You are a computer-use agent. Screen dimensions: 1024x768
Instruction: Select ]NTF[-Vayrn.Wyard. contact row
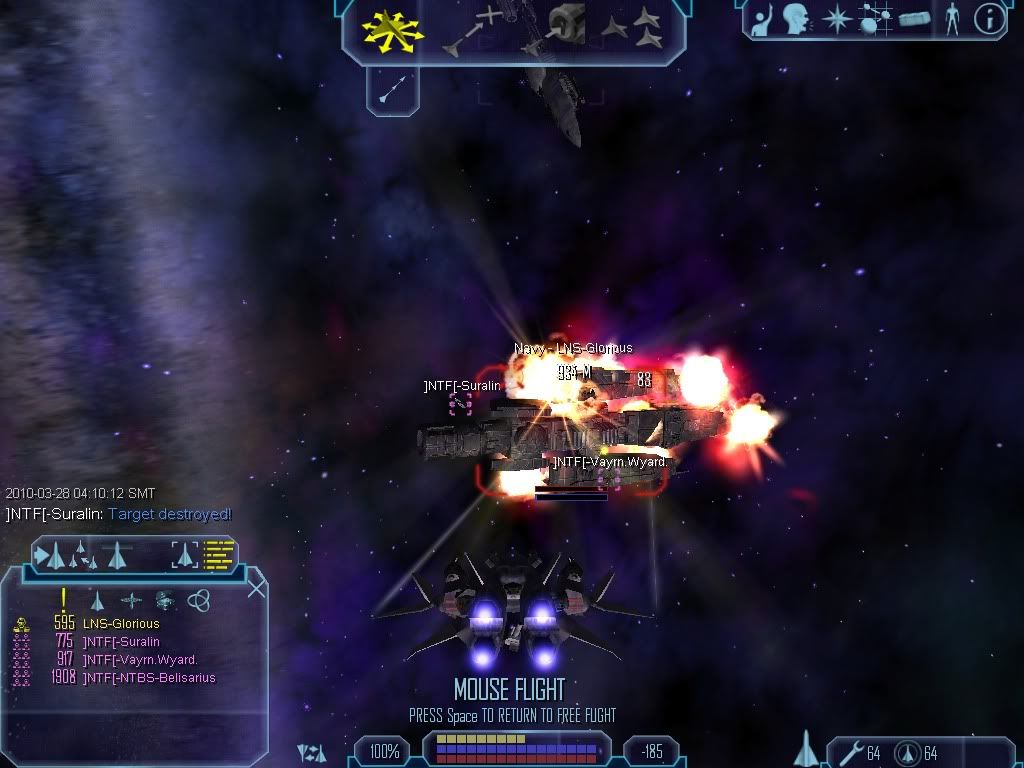coord(139,660)
